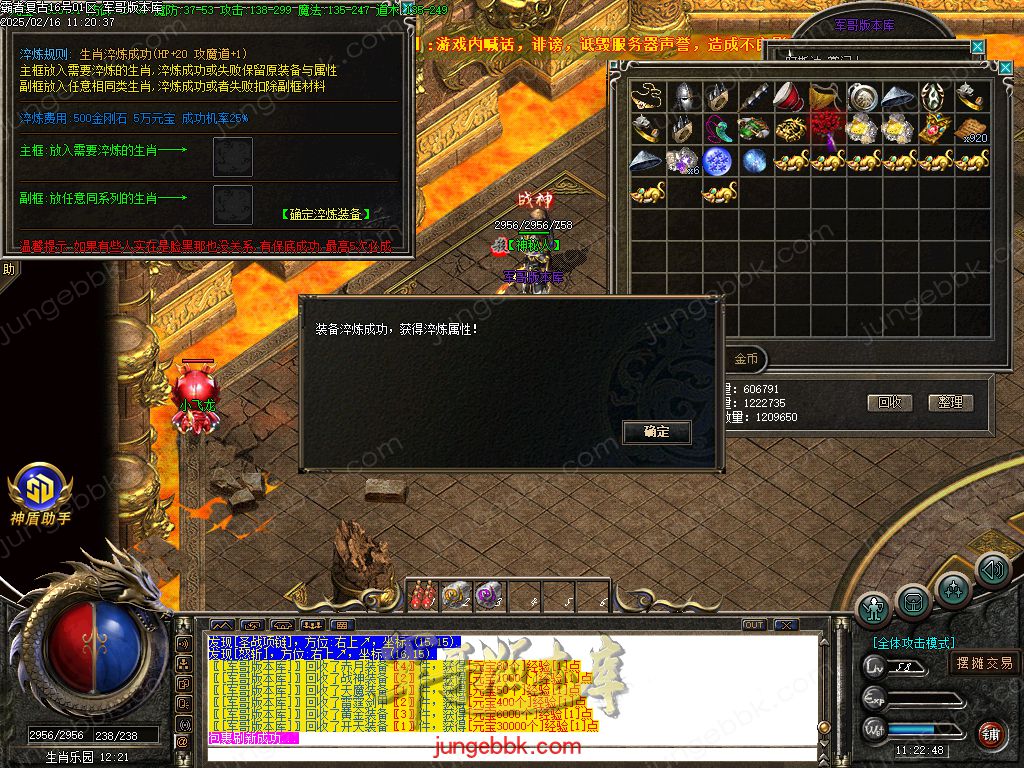This screenshot has height=768, width=1024.
Task: Open the character equipment round button
Action: [x=874, y=609]
